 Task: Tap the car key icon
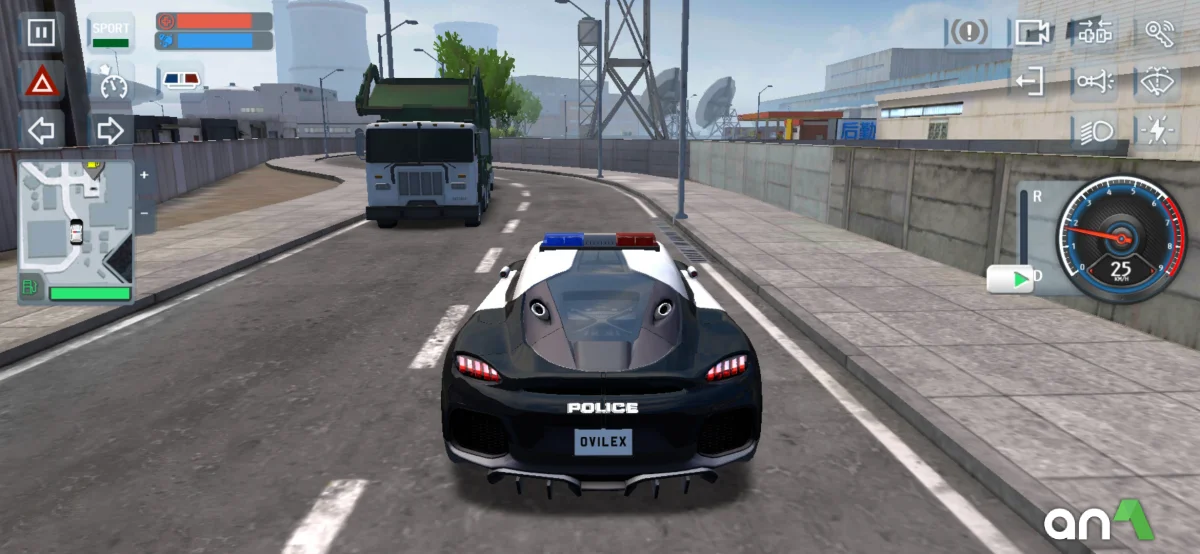click(x=1159, y=32)
